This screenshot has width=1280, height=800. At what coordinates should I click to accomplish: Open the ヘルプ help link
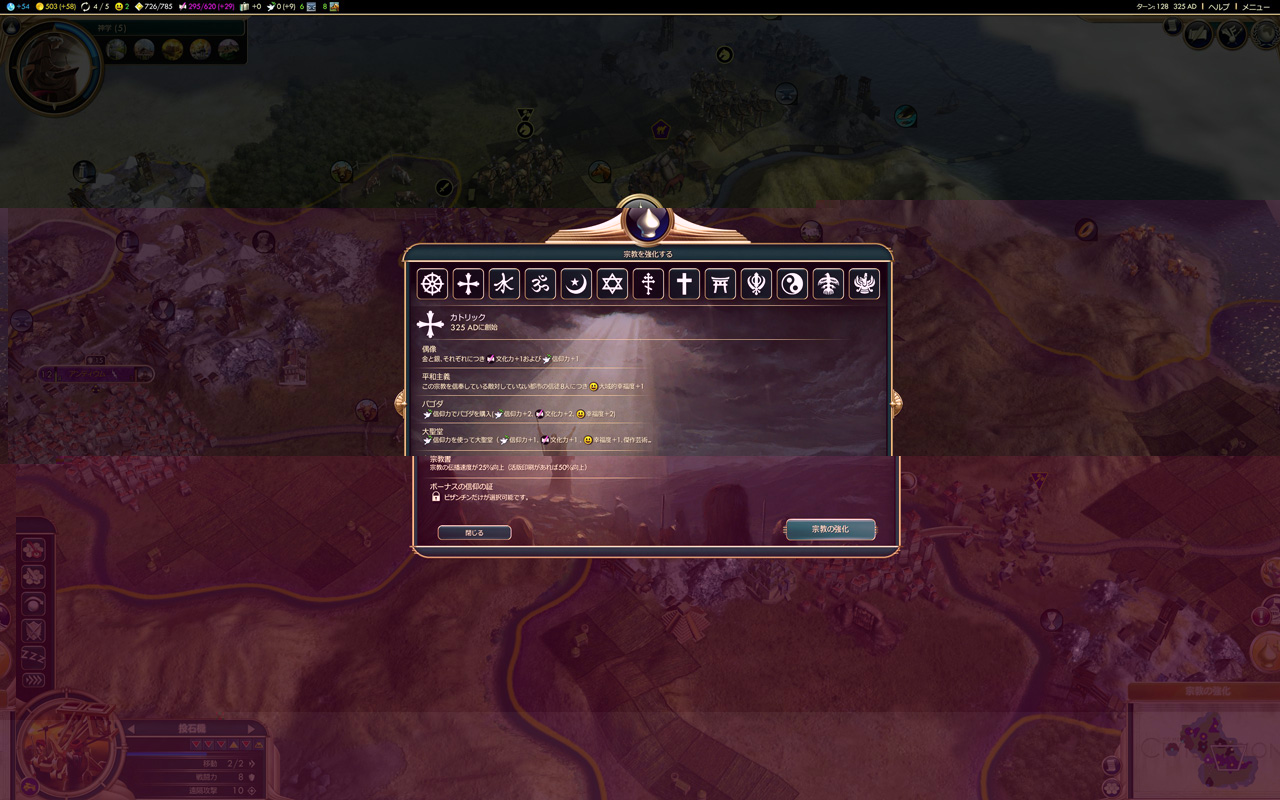tap(1219, 7)
